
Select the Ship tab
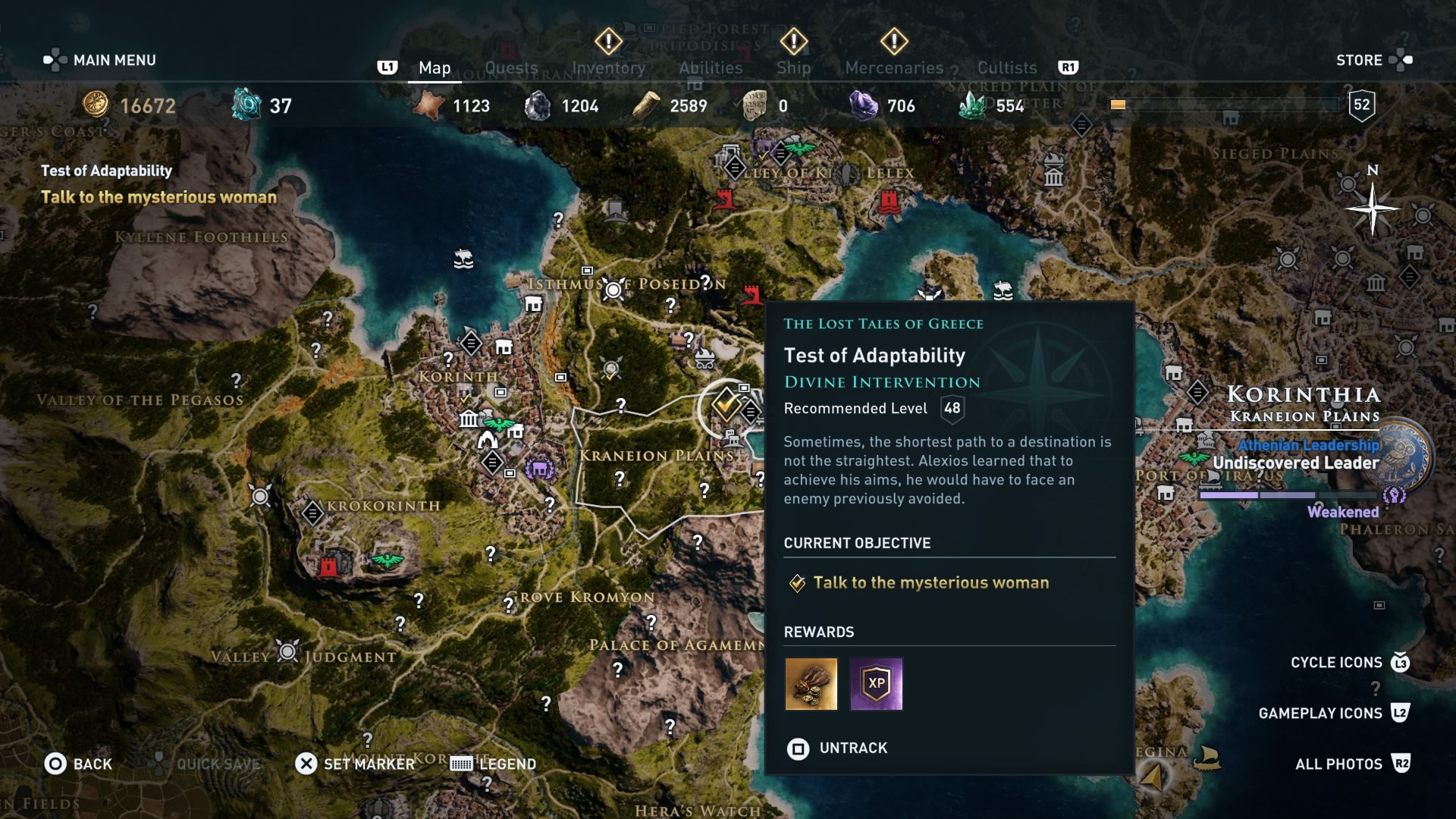[x=793, y=68]
